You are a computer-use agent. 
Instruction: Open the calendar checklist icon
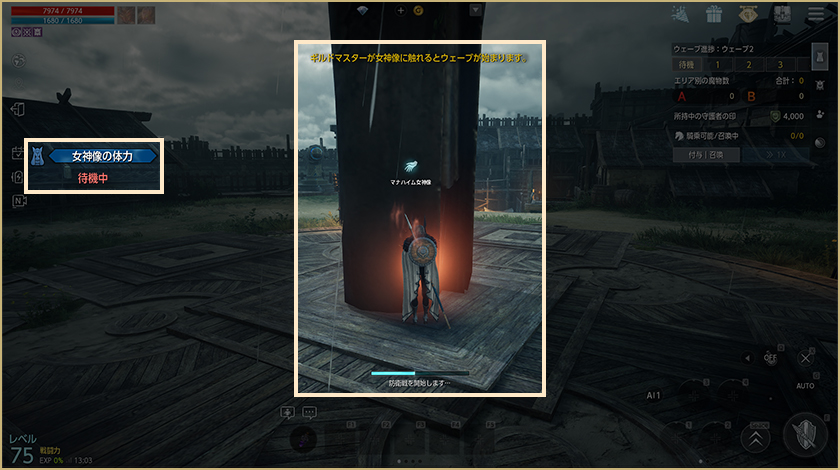pos(17,153)
